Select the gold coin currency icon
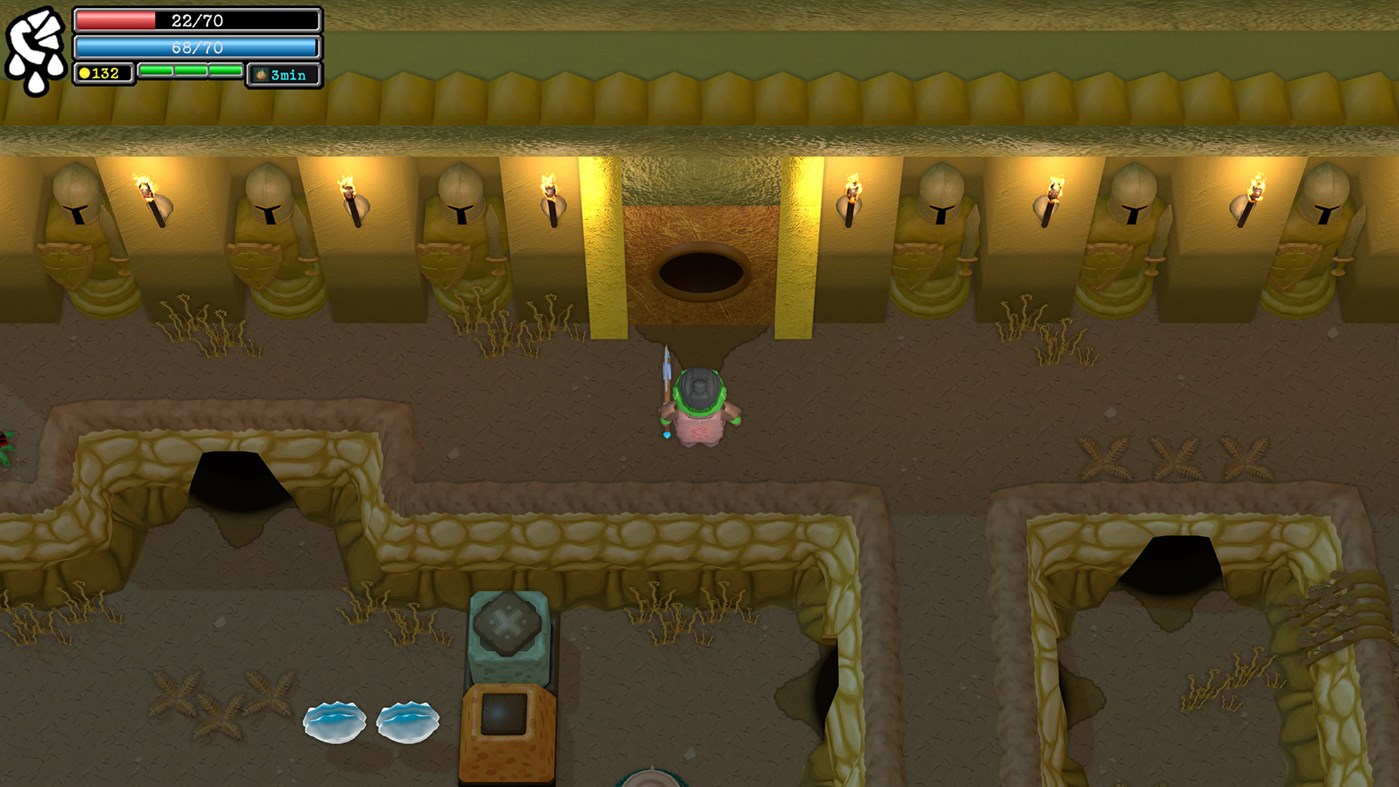 (87, 72)
